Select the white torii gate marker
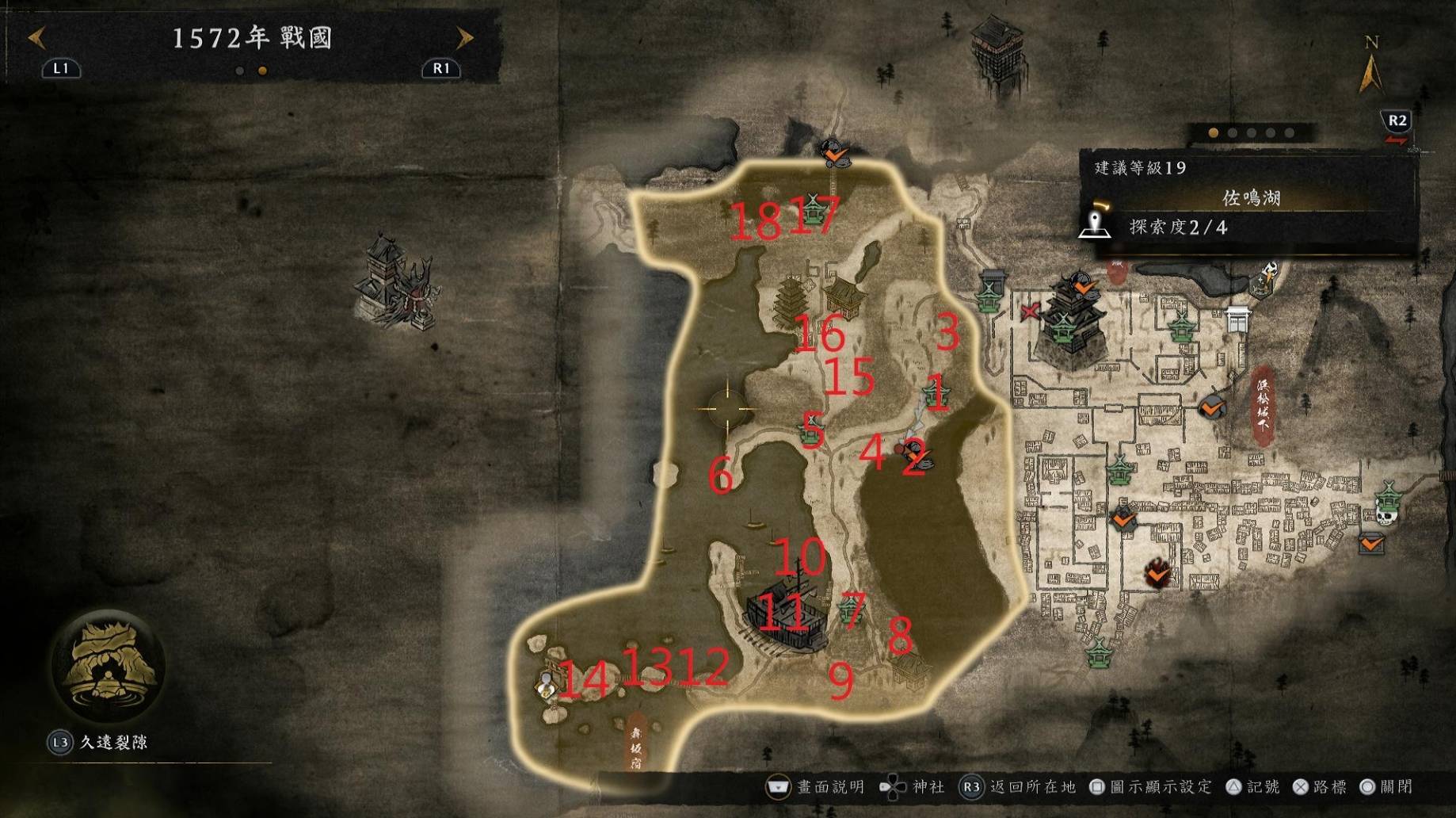The height and width of the screenshot is (818, 1456). click(x=1237, y=319)
